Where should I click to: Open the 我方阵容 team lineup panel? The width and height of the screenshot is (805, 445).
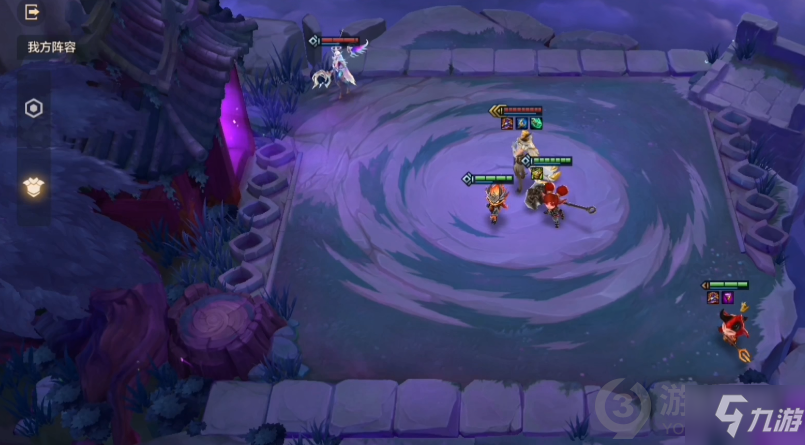tap(51, 47)
